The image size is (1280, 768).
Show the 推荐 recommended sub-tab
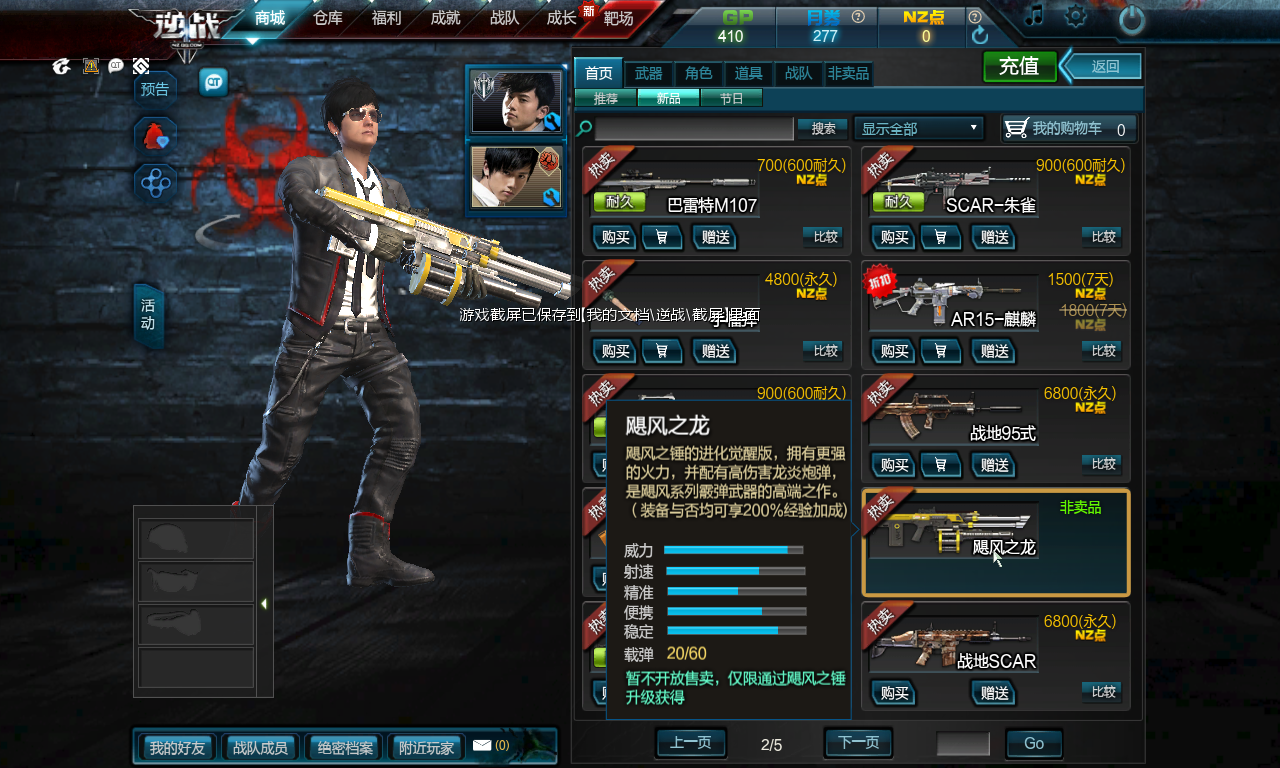[606, 98]
